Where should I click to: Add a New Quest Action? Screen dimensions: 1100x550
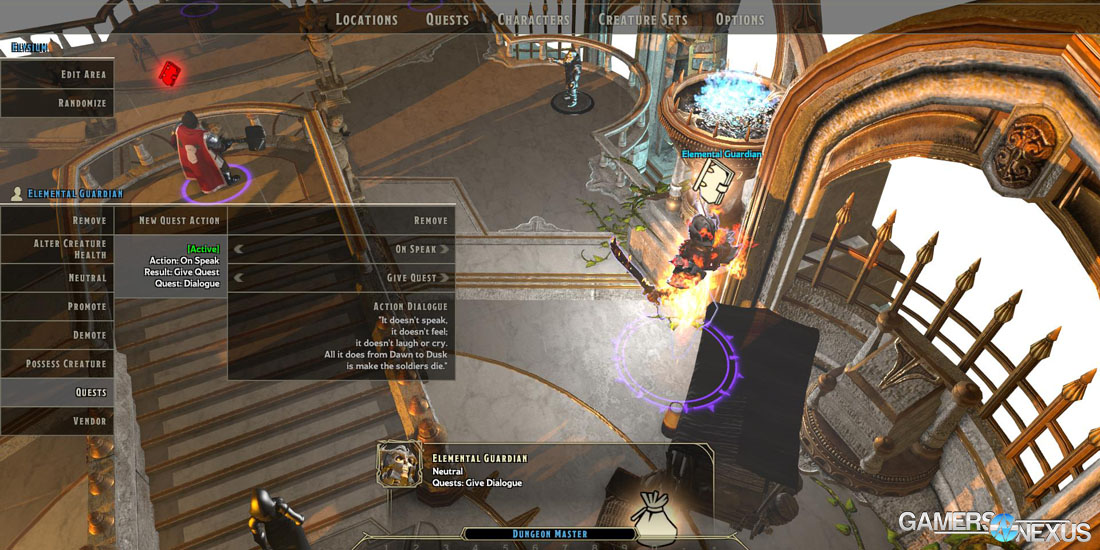[171, 221]
